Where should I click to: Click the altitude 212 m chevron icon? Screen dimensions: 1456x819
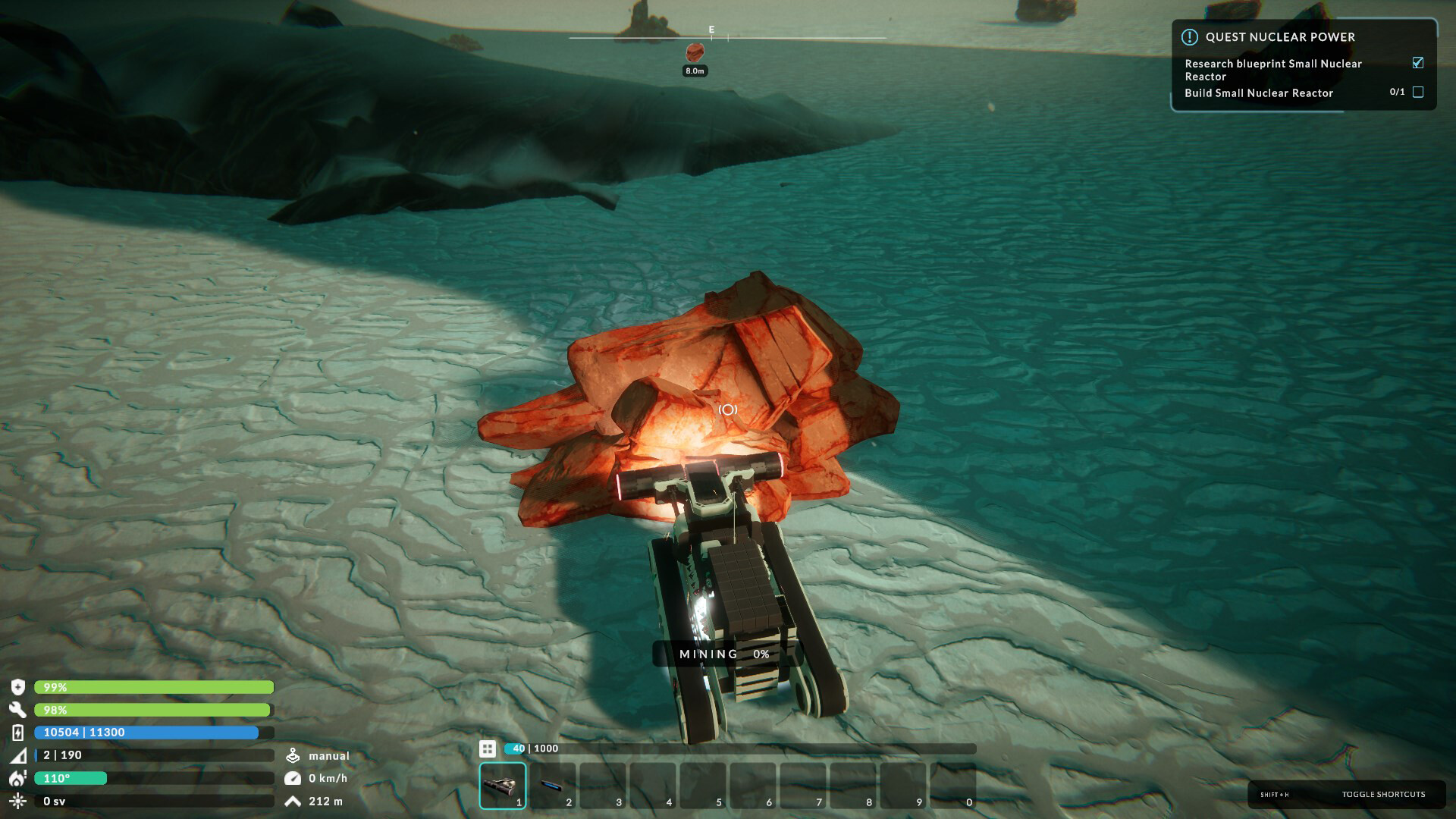pos(293,800)
